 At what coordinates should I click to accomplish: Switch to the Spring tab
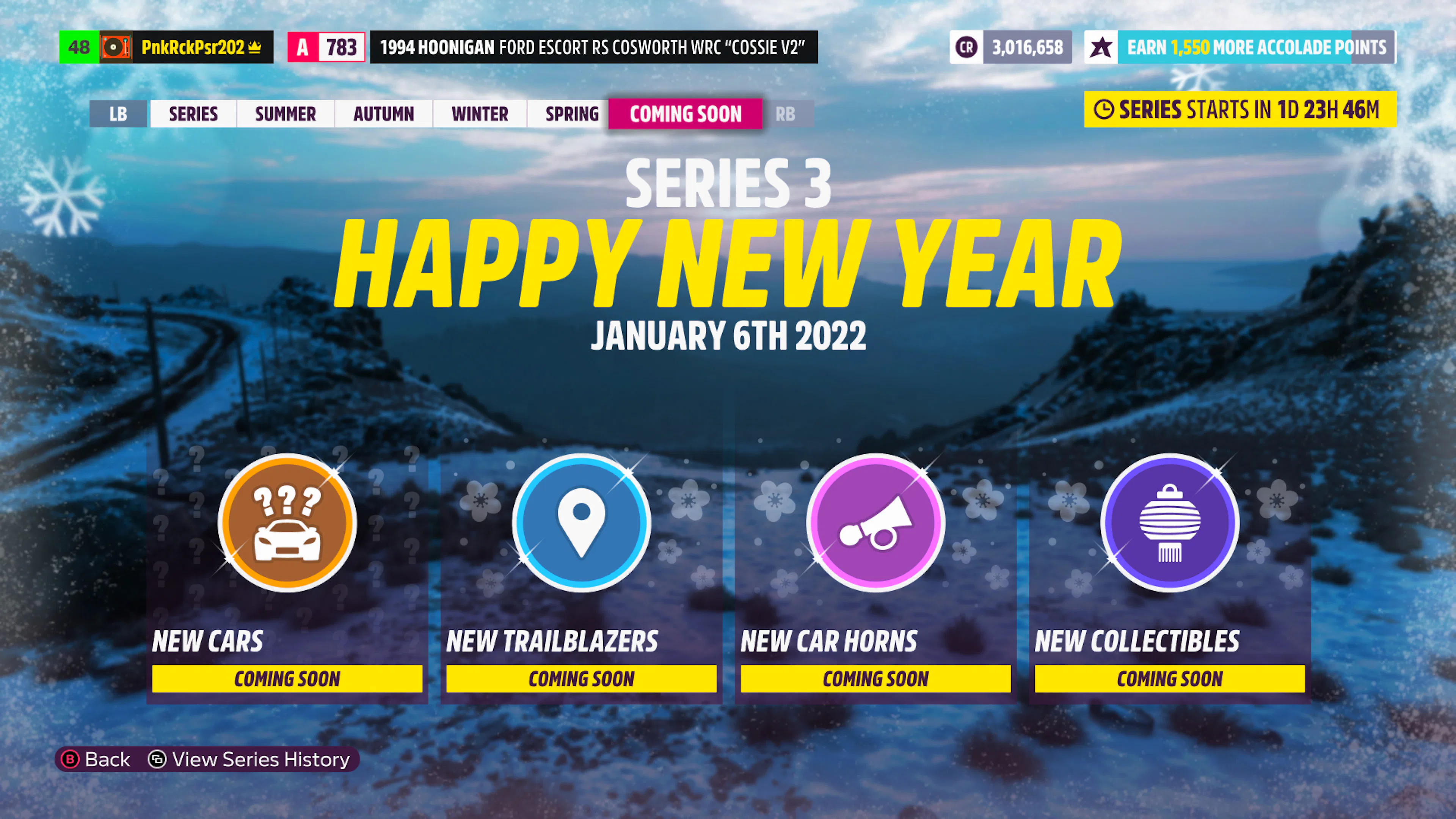tap(571, 114)
